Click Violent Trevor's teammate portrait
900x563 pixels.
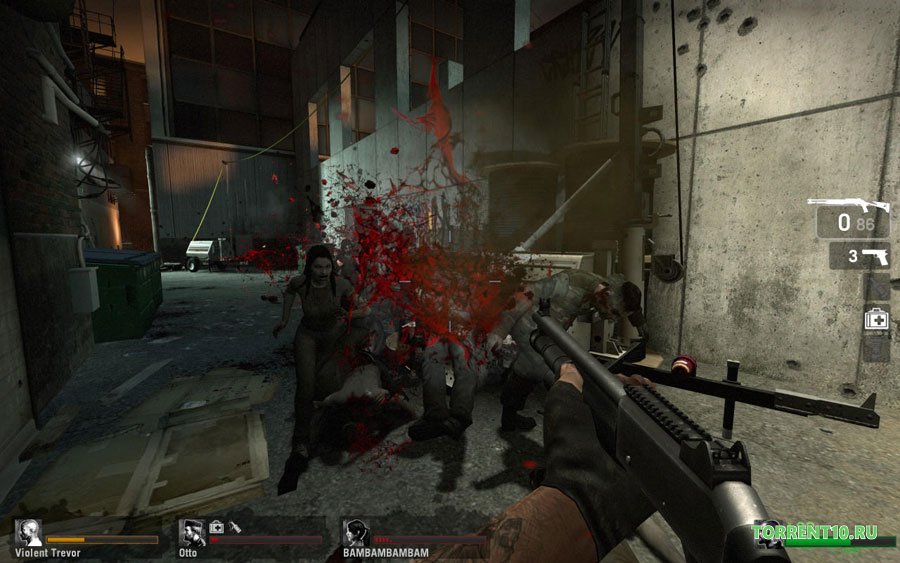(28, 532)
